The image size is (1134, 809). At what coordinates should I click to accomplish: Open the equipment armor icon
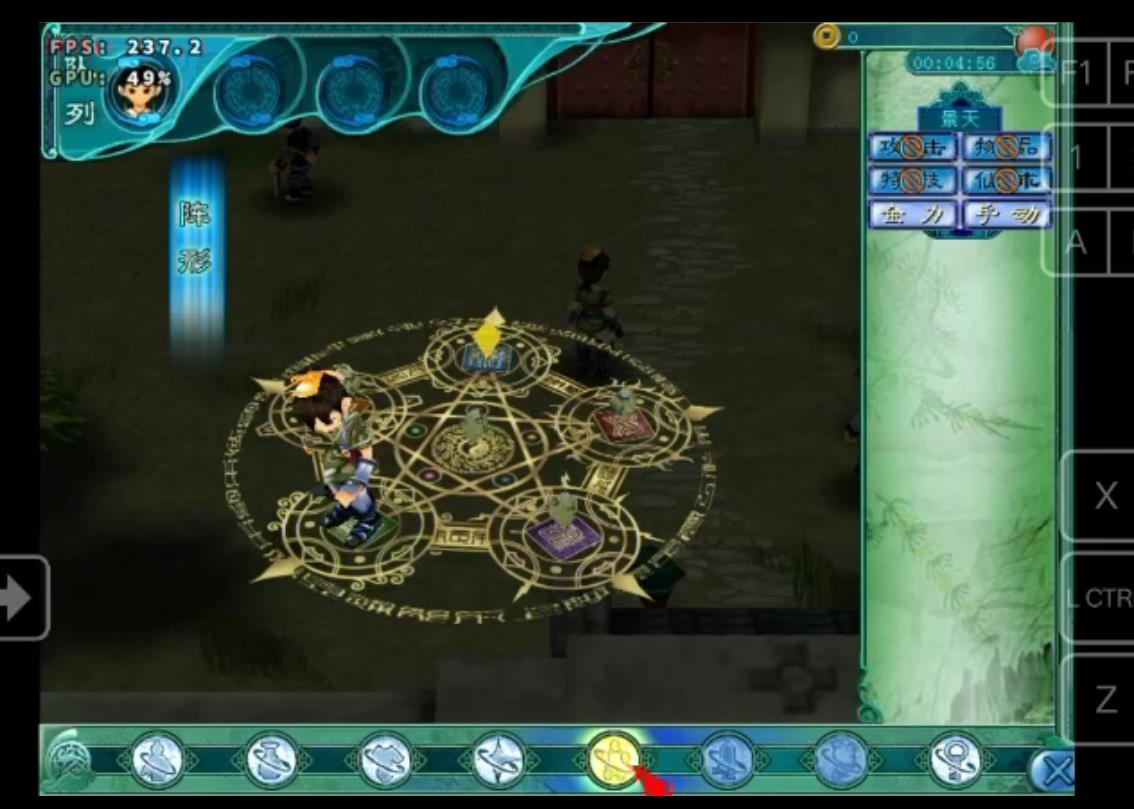(383, 762)
